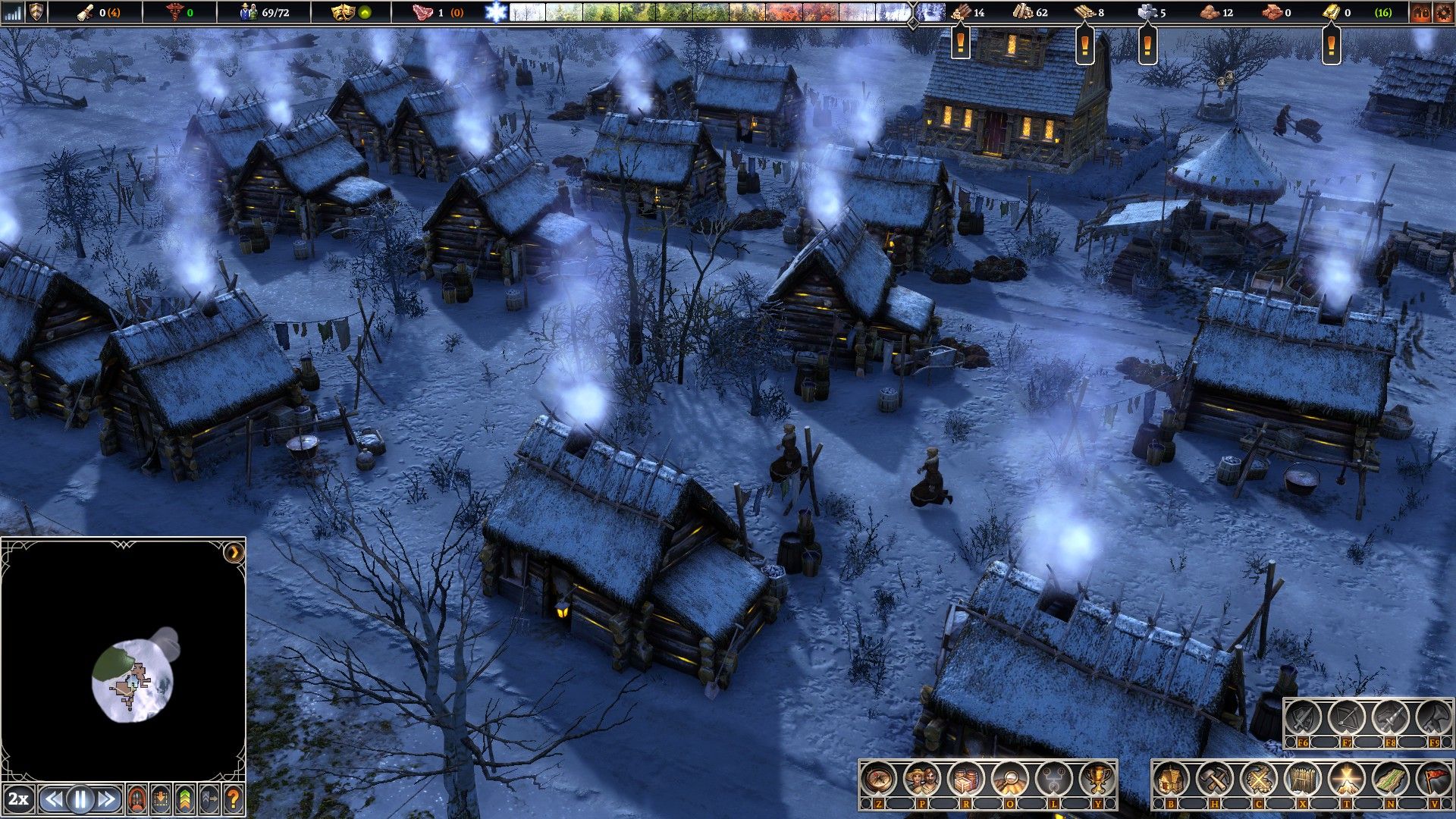
Task: Open the orange question mark help
Action: [x=234, y=799]
